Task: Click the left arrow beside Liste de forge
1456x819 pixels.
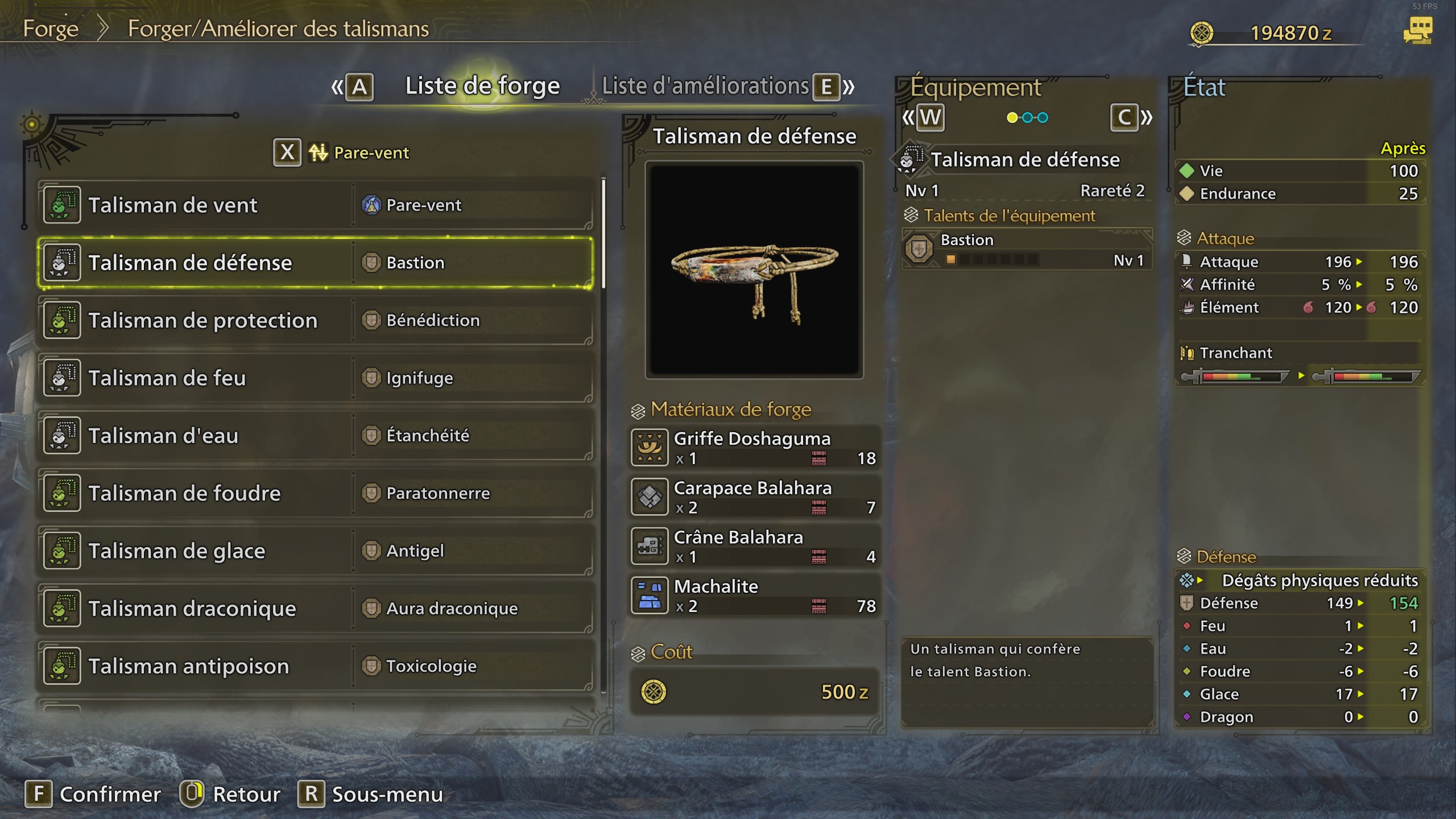Action: click(x=337, y=86)
